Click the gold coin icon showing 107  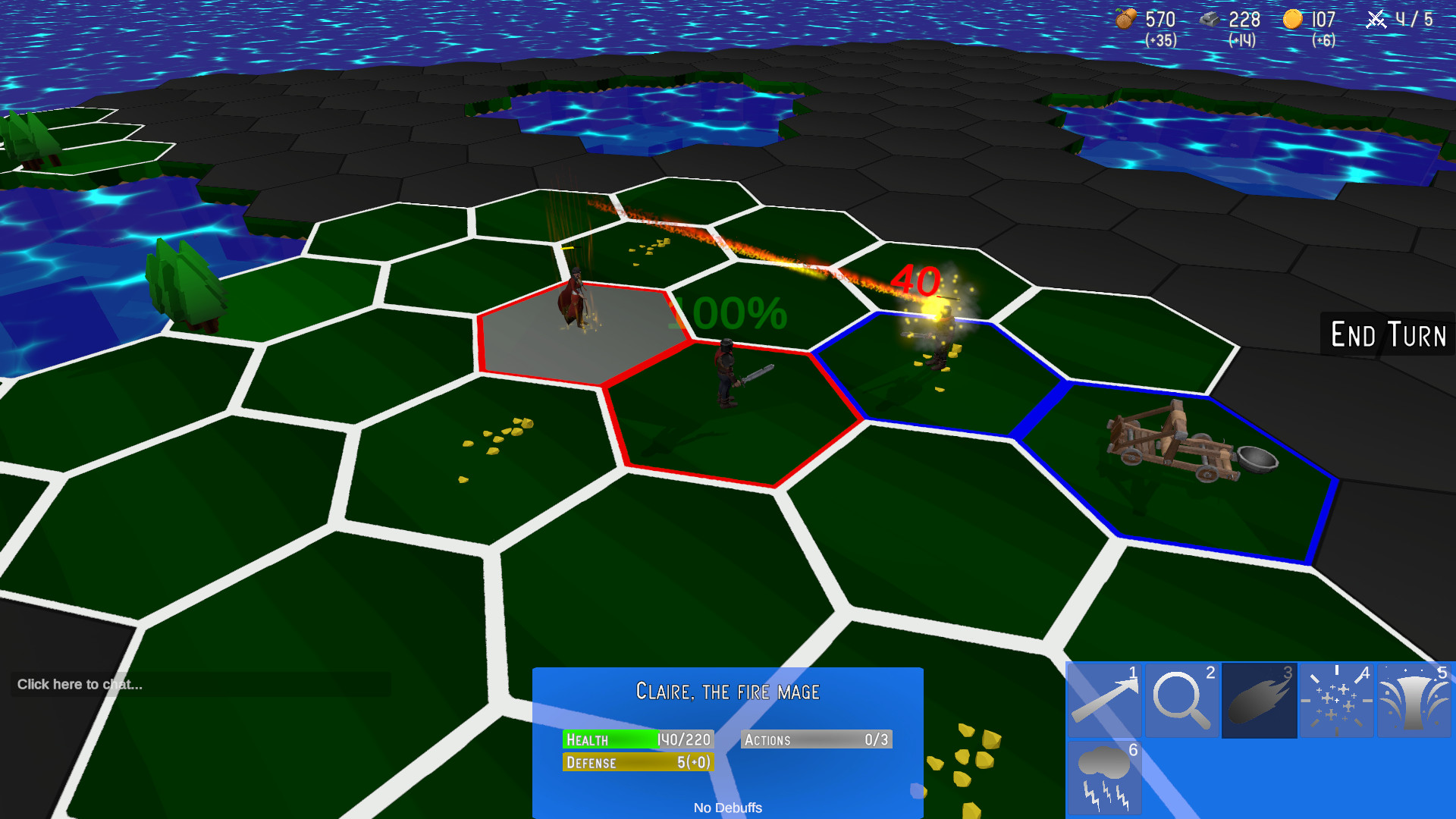[1293, 20]
